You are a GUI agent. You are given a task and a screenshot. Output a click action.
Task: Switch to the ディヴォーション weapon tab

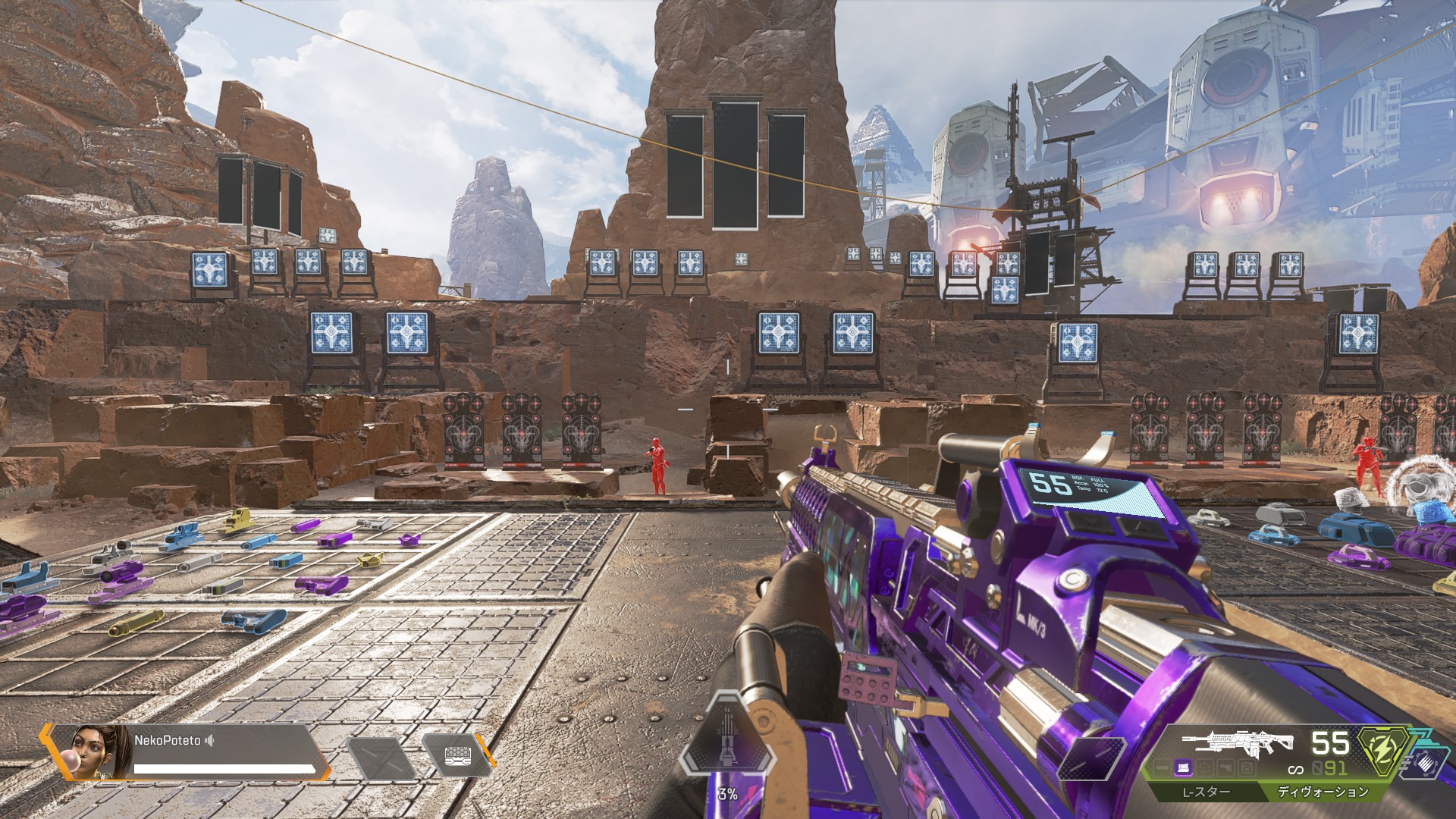1323,792
